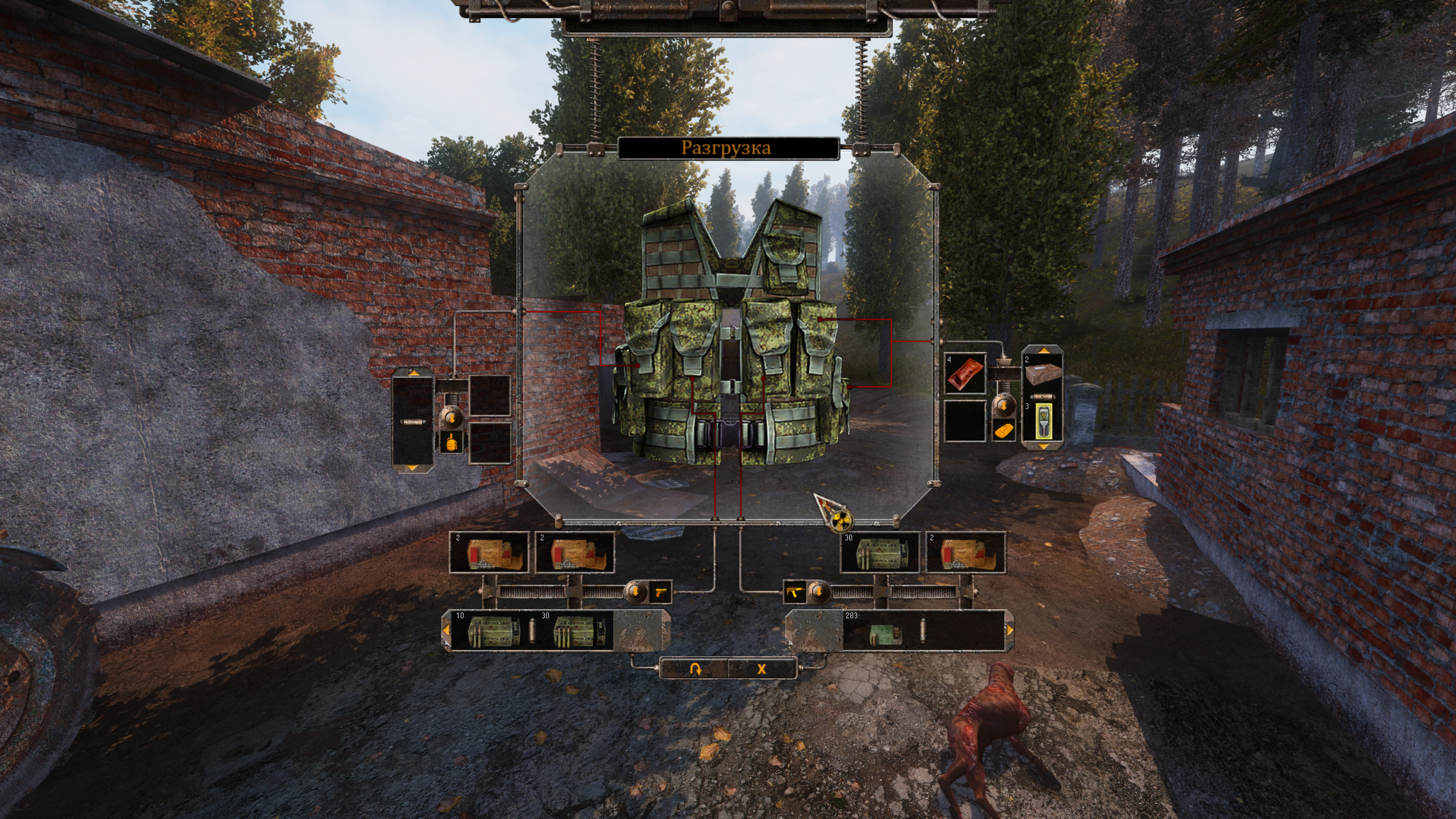
Task: Click the up arrow above the grenade list
Action: click(x=413, y=373)
